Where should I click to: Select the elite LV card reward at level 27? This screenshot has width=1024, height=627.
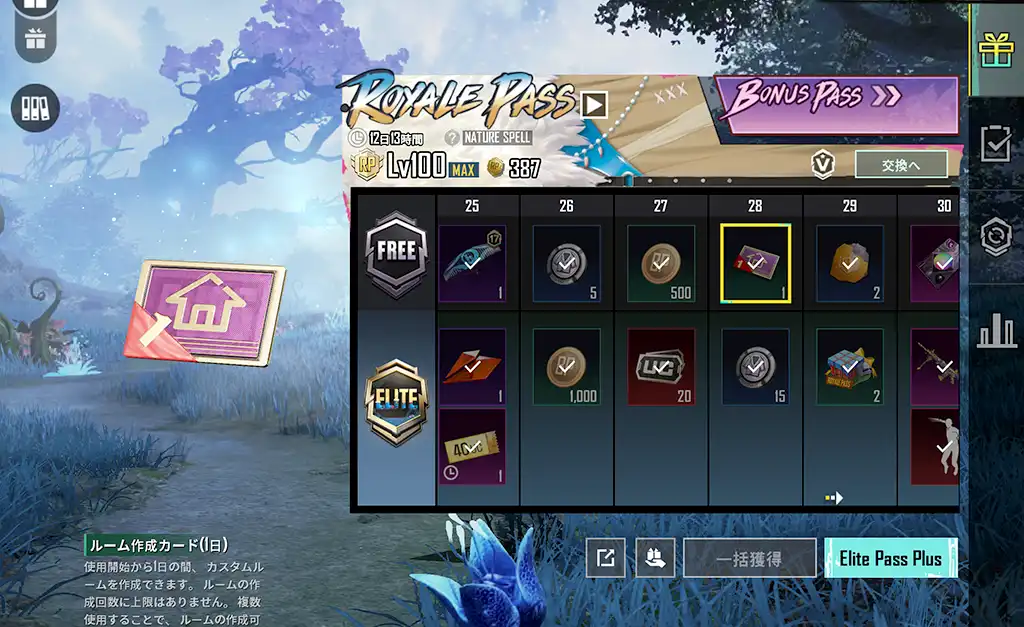click(661, 367)
